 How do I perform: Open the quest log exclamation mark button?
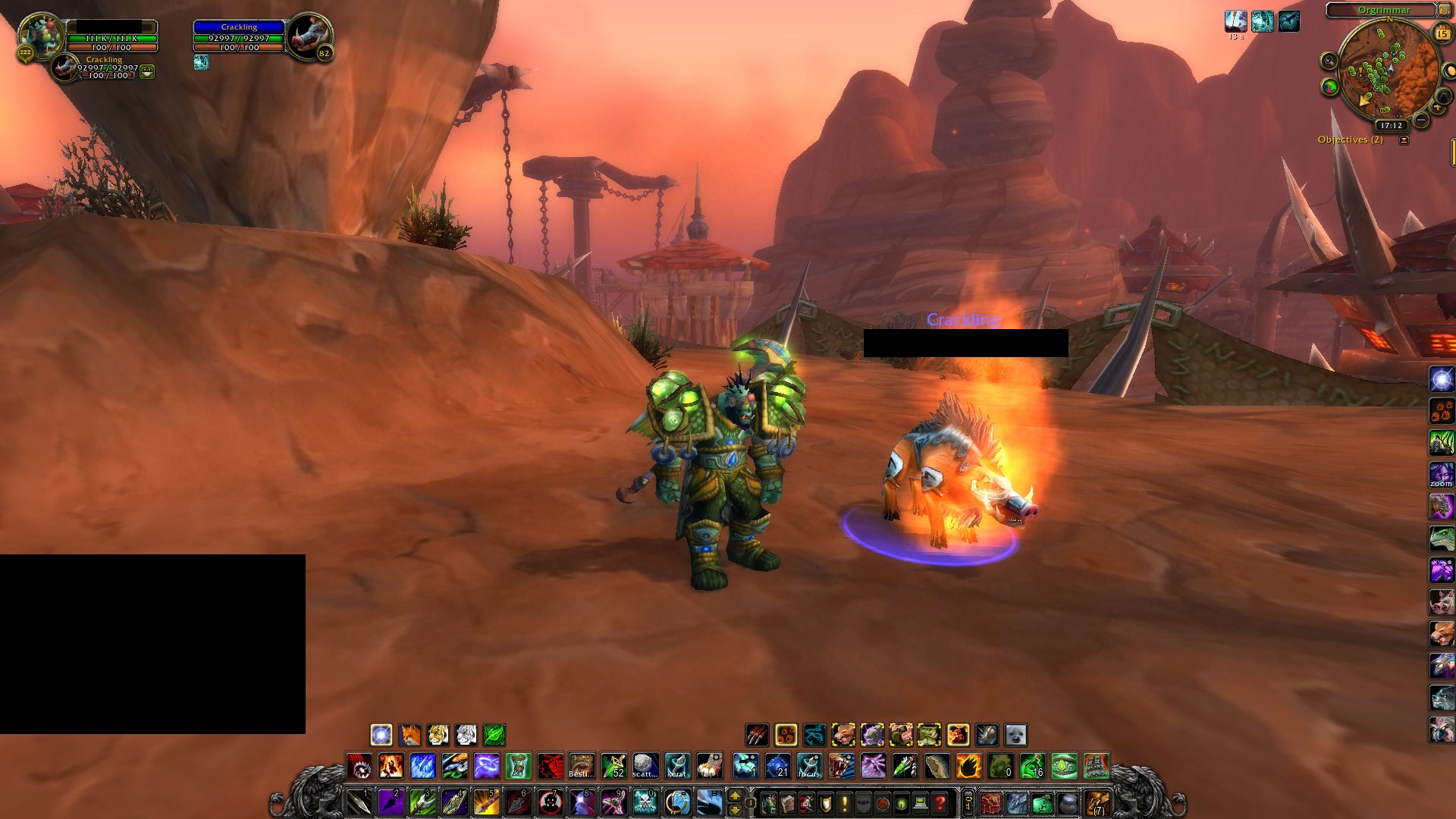[844, 803]
